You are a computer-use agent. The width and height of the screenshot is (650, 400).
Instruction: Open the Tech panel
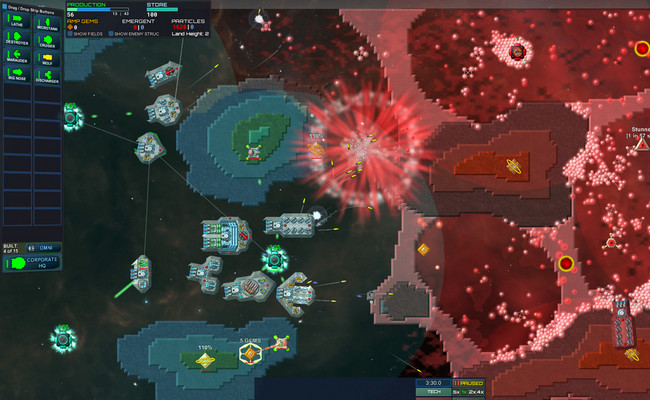click(x=434, y=392)
